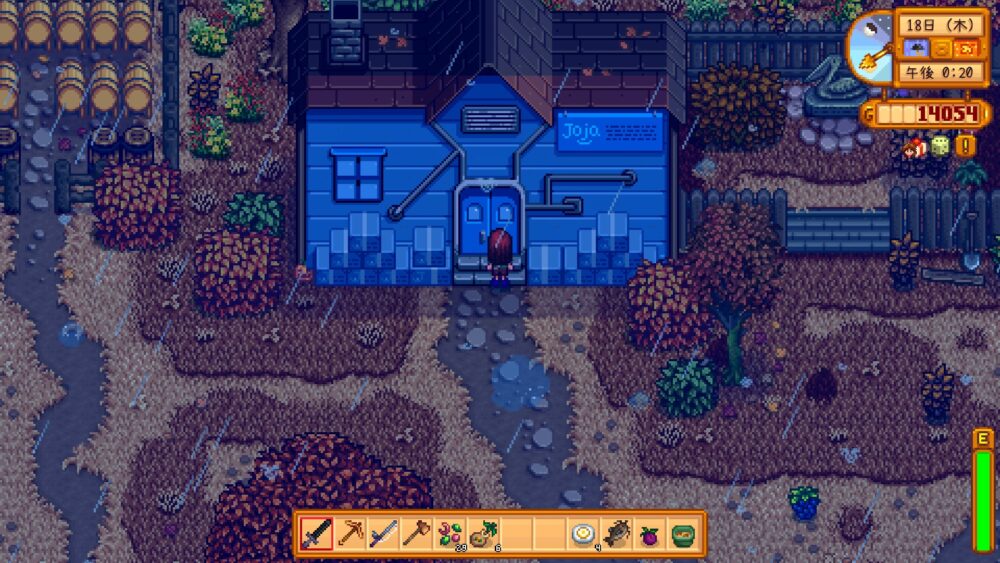
Task: Choose the blue-bladed sword slot
Action: (383, 534)
